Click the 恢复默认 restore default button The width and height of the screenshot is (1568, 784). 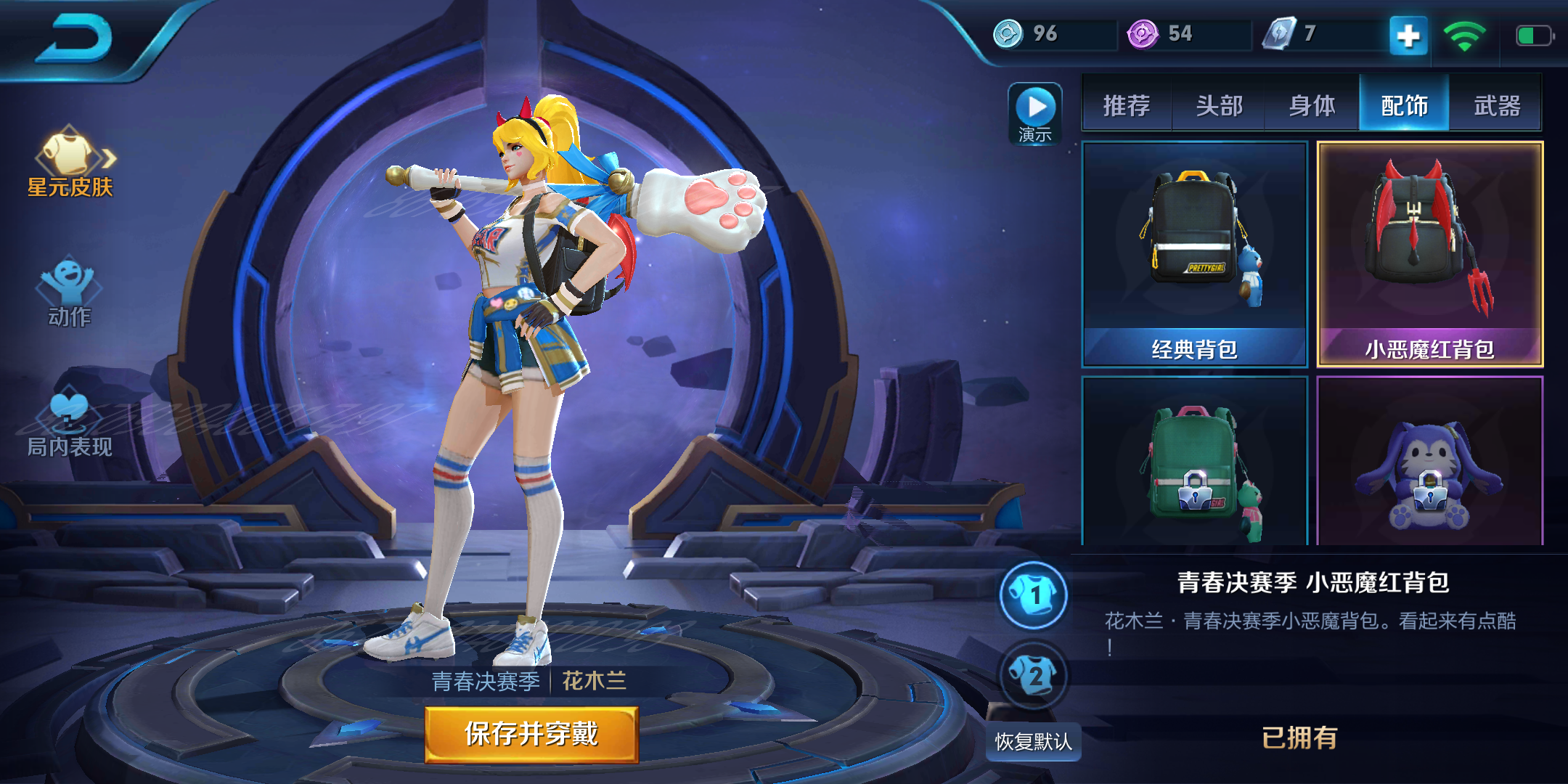point(1033,741)
